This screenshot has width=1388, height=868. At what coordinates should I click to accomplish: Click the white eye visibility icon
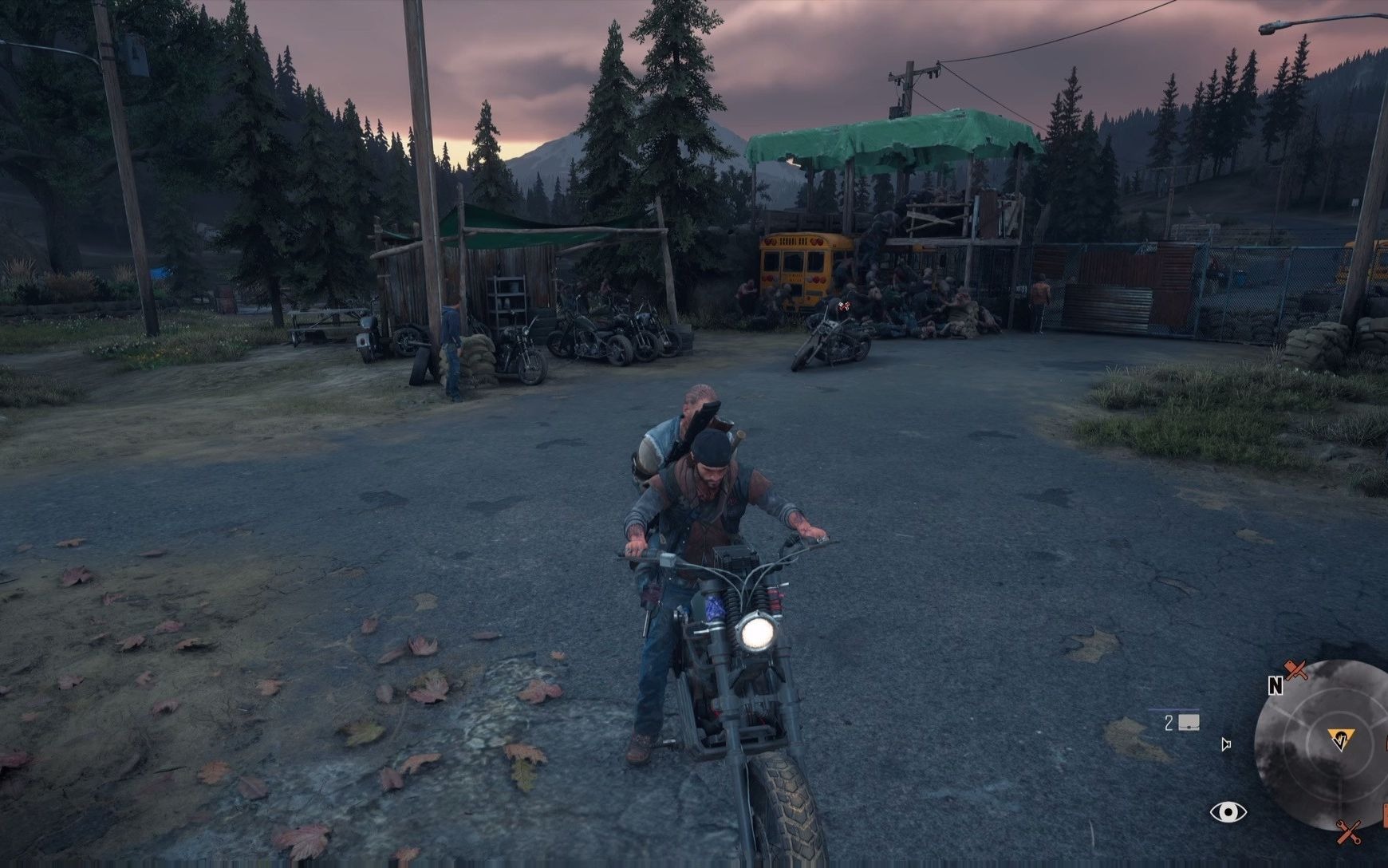(x=1228, y=812)
